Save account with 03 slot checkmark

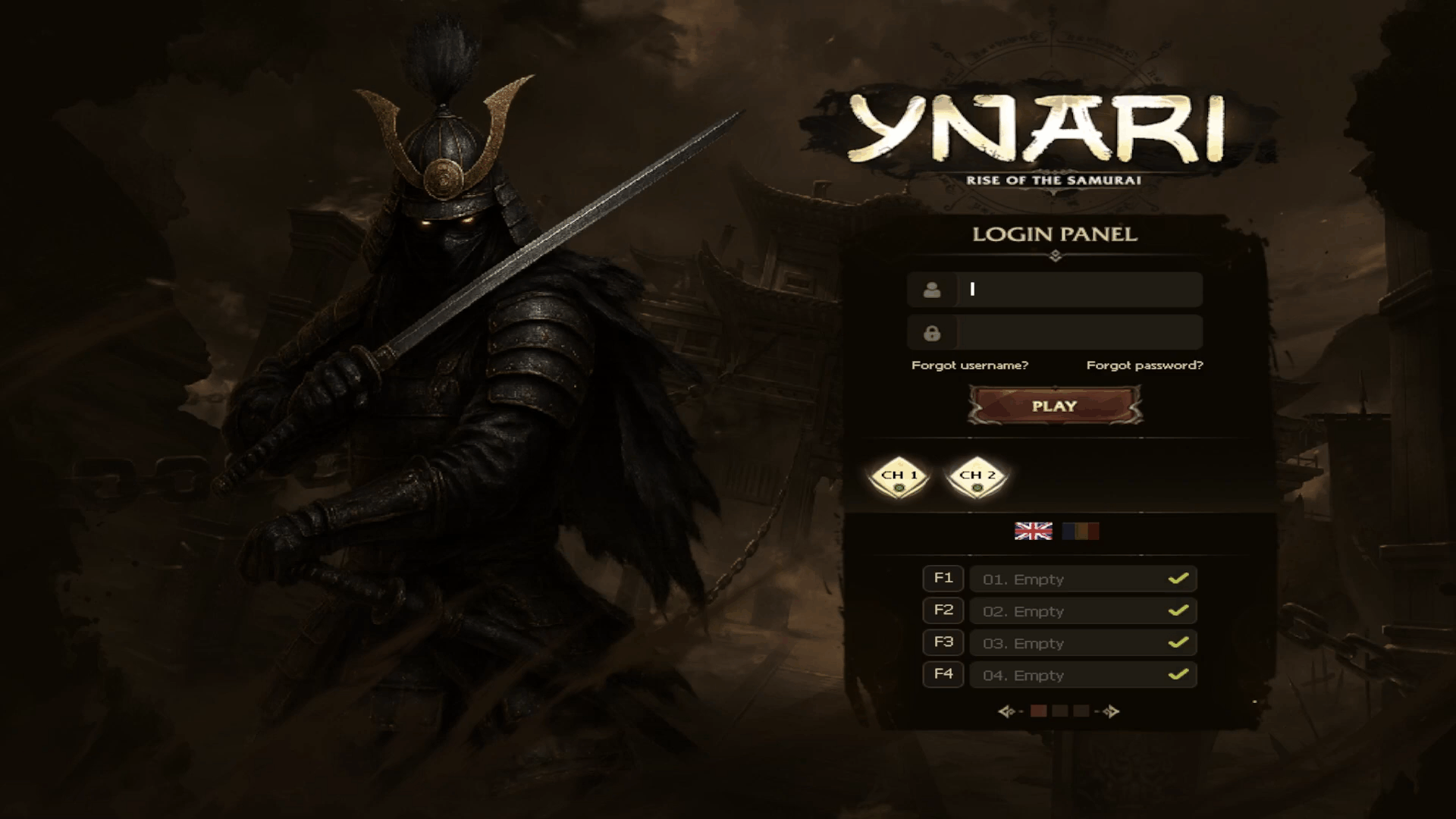click(1178, 643)
